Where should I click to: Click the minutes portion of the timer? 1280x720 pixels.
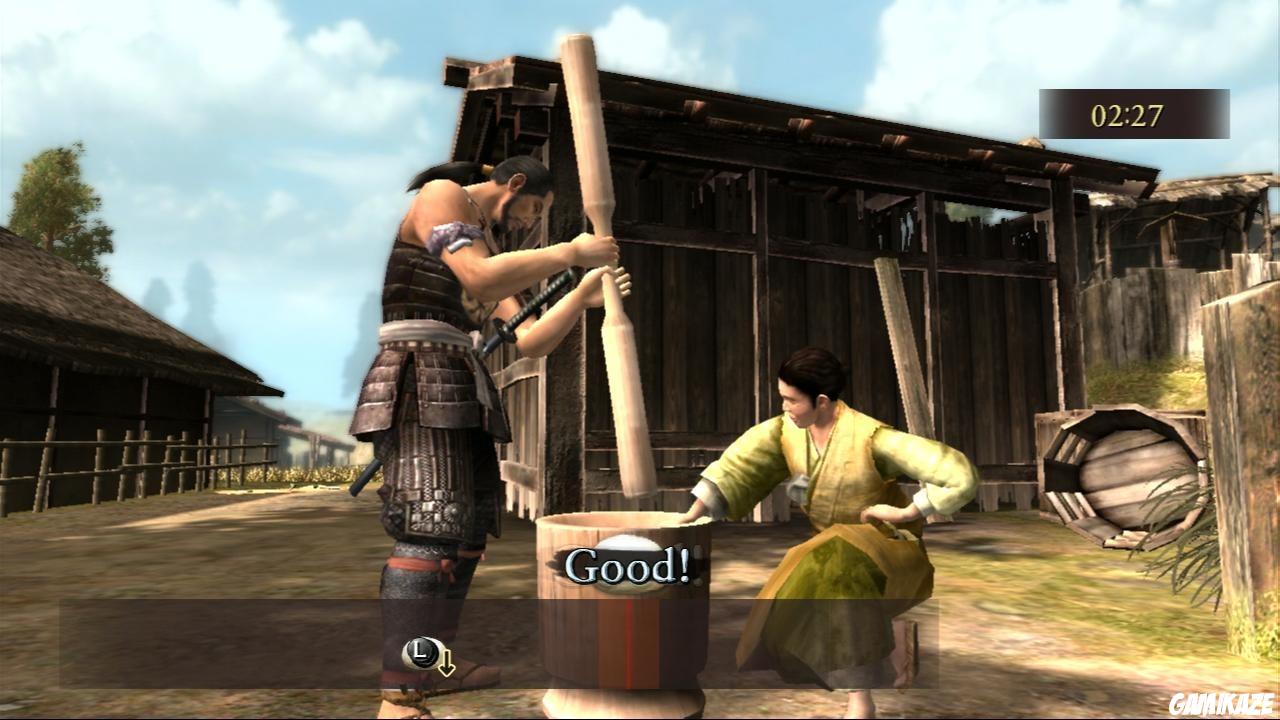pos(1104,113)
